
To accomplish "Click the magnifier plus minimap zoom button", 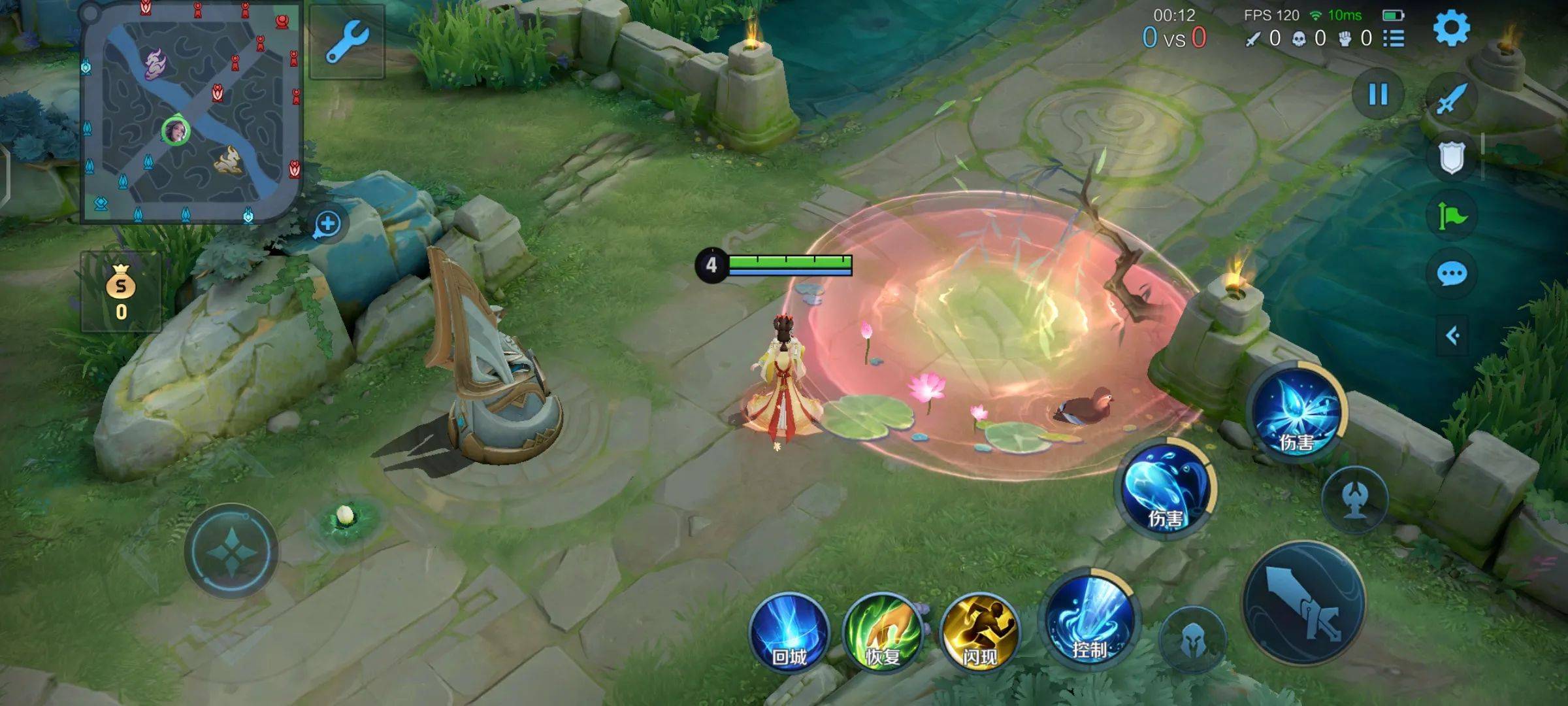I will tap(327, 224).
